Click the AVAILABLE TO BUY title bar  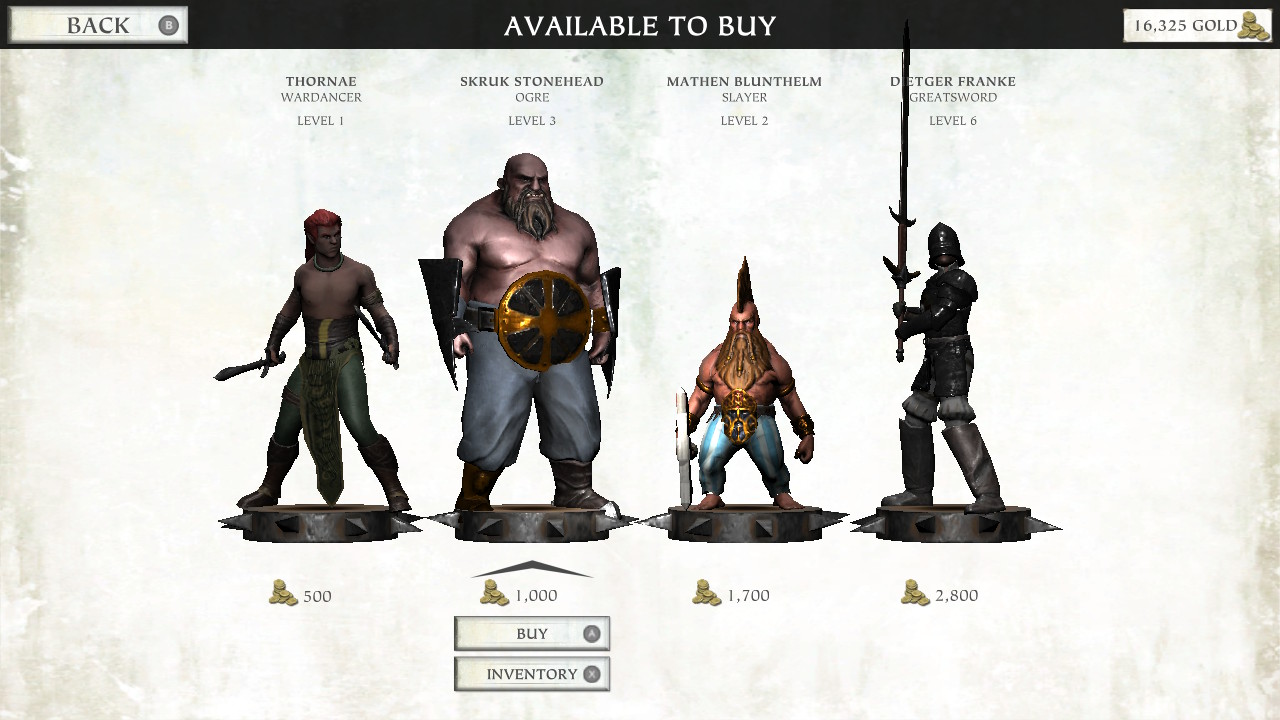tap(640, 26)
